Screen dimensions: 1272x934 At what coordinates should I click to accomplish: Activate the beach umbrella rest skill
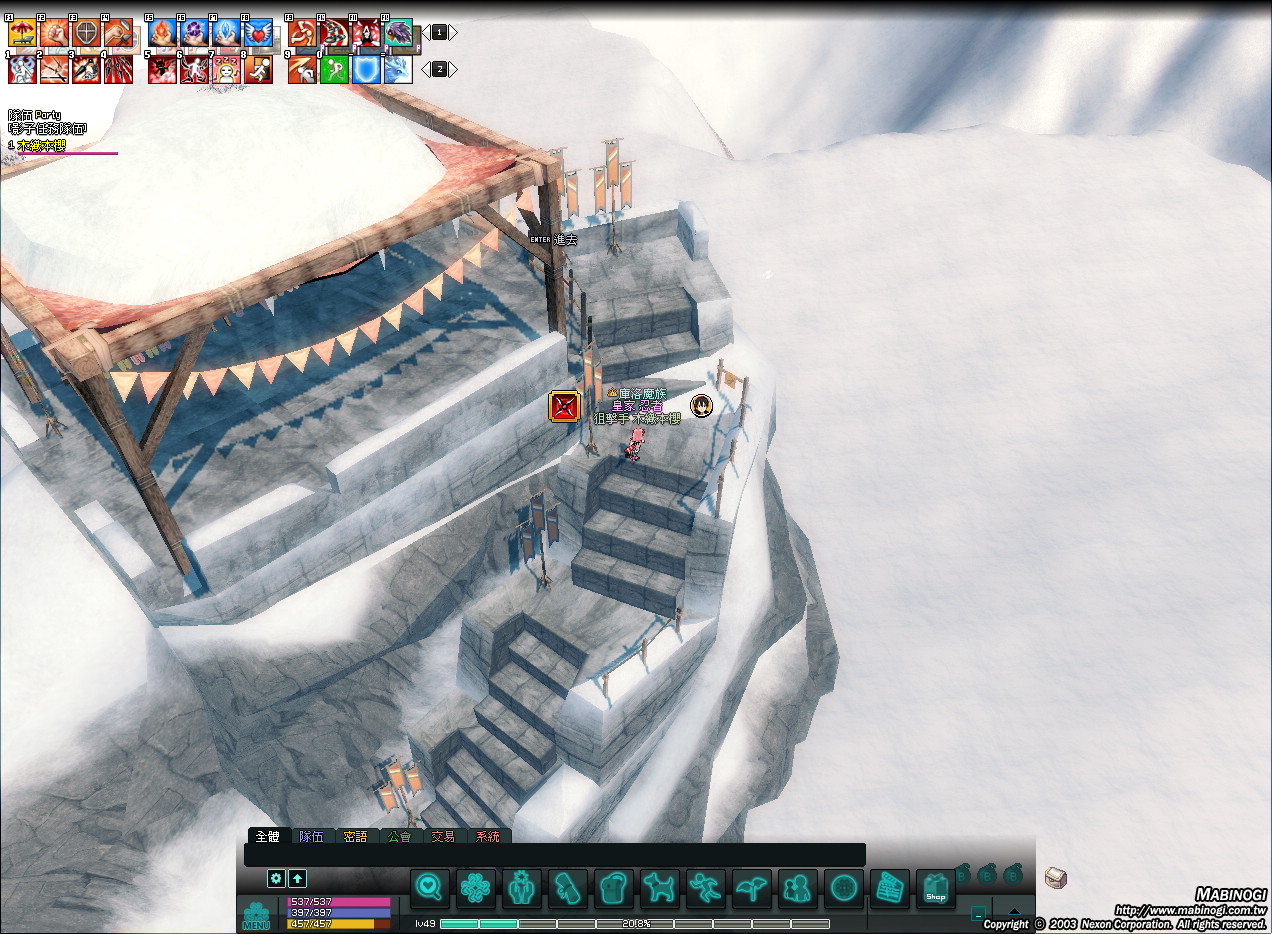(22, 33)
